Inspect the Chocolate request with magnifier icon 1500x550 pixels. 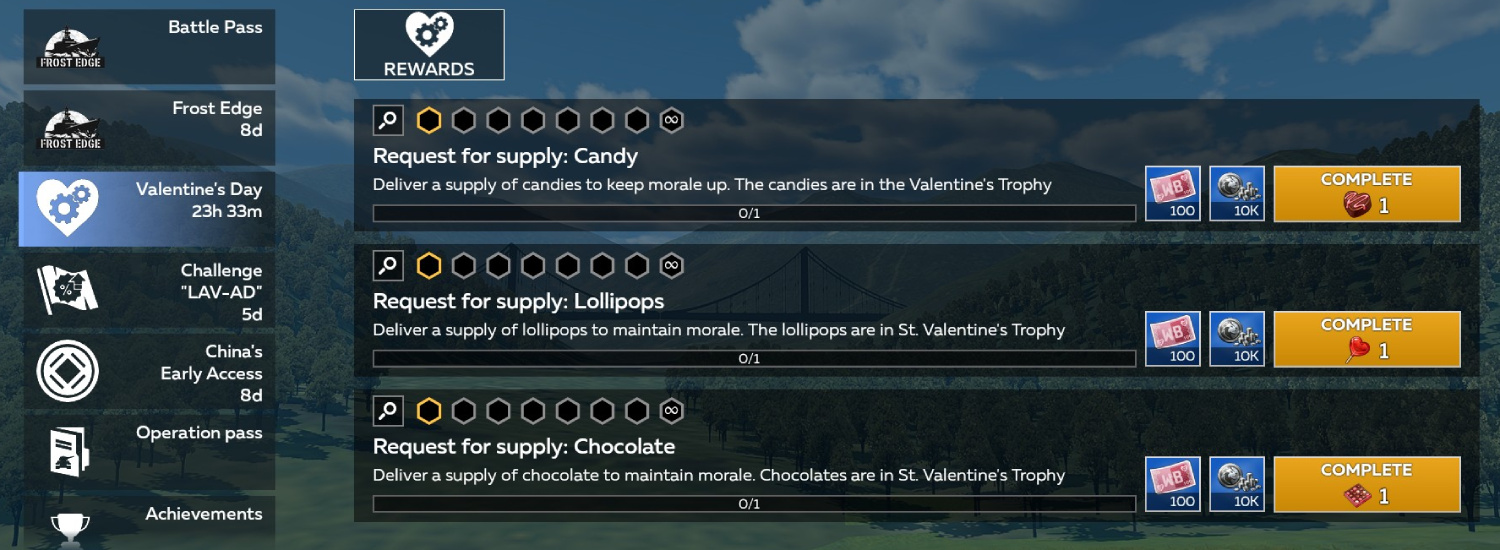[x=388, y=411]
